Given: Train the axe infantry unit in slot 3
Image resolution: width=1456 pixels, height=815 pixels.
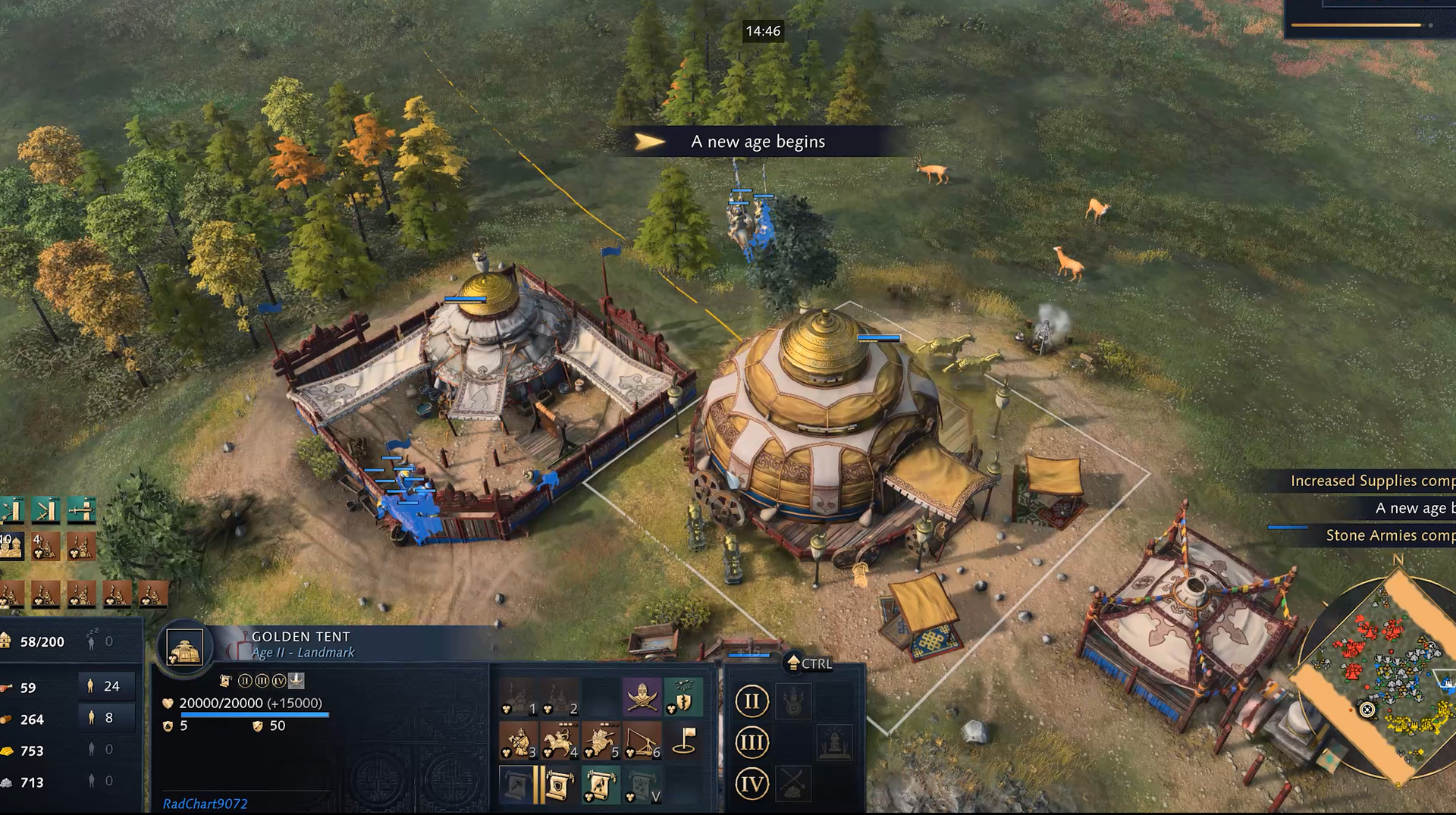Looking at the screenshot, I should (x=519, y=741).
